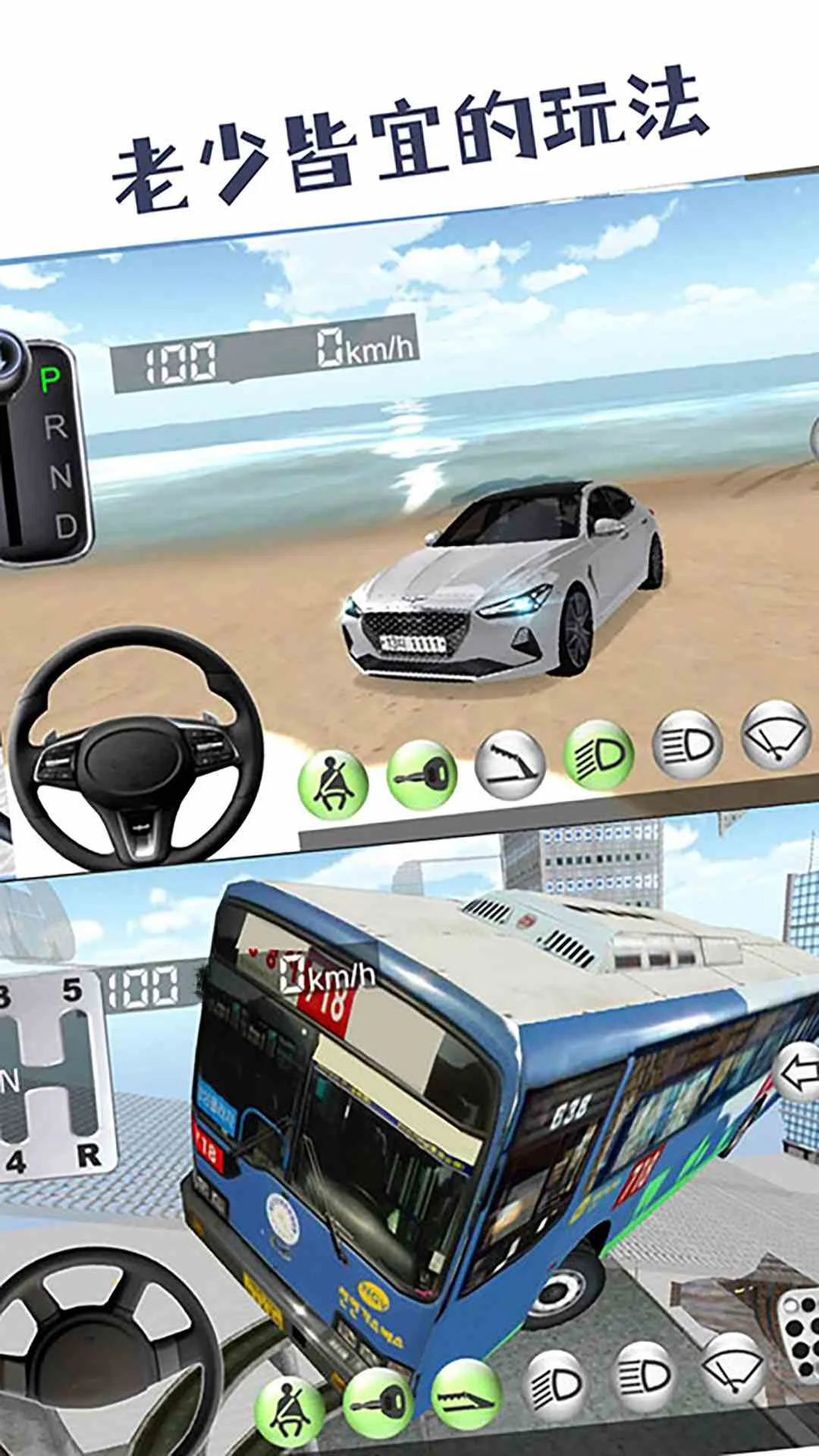Activate the wipers in the car scene
Screen dimensions: 819x1456
pyautogui.click(x=776, y=736)
